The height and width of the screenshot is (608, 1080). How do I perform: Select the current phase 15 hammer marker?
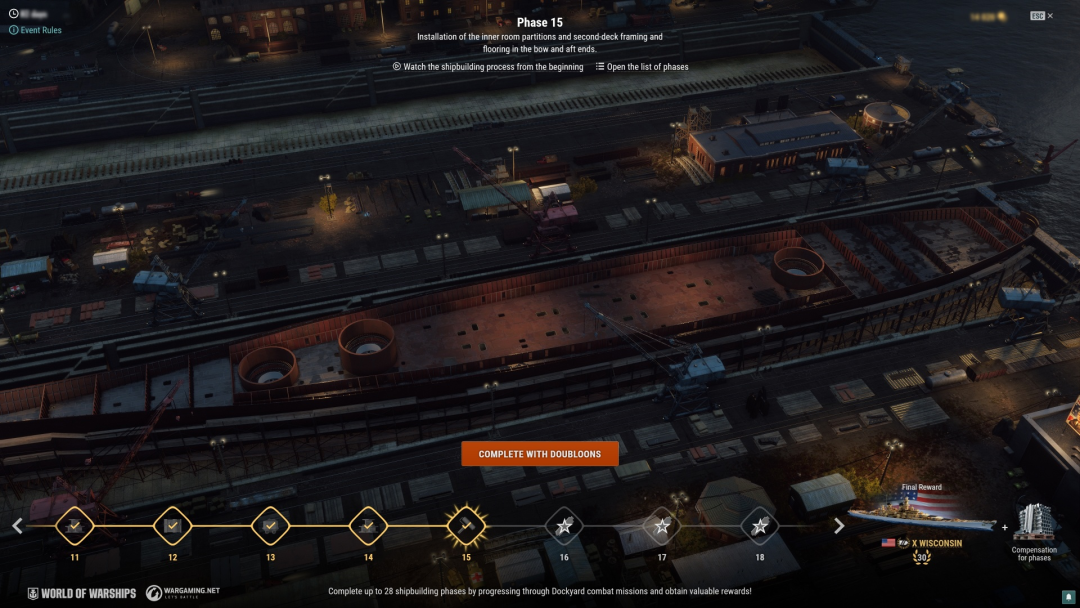[466, 525]
